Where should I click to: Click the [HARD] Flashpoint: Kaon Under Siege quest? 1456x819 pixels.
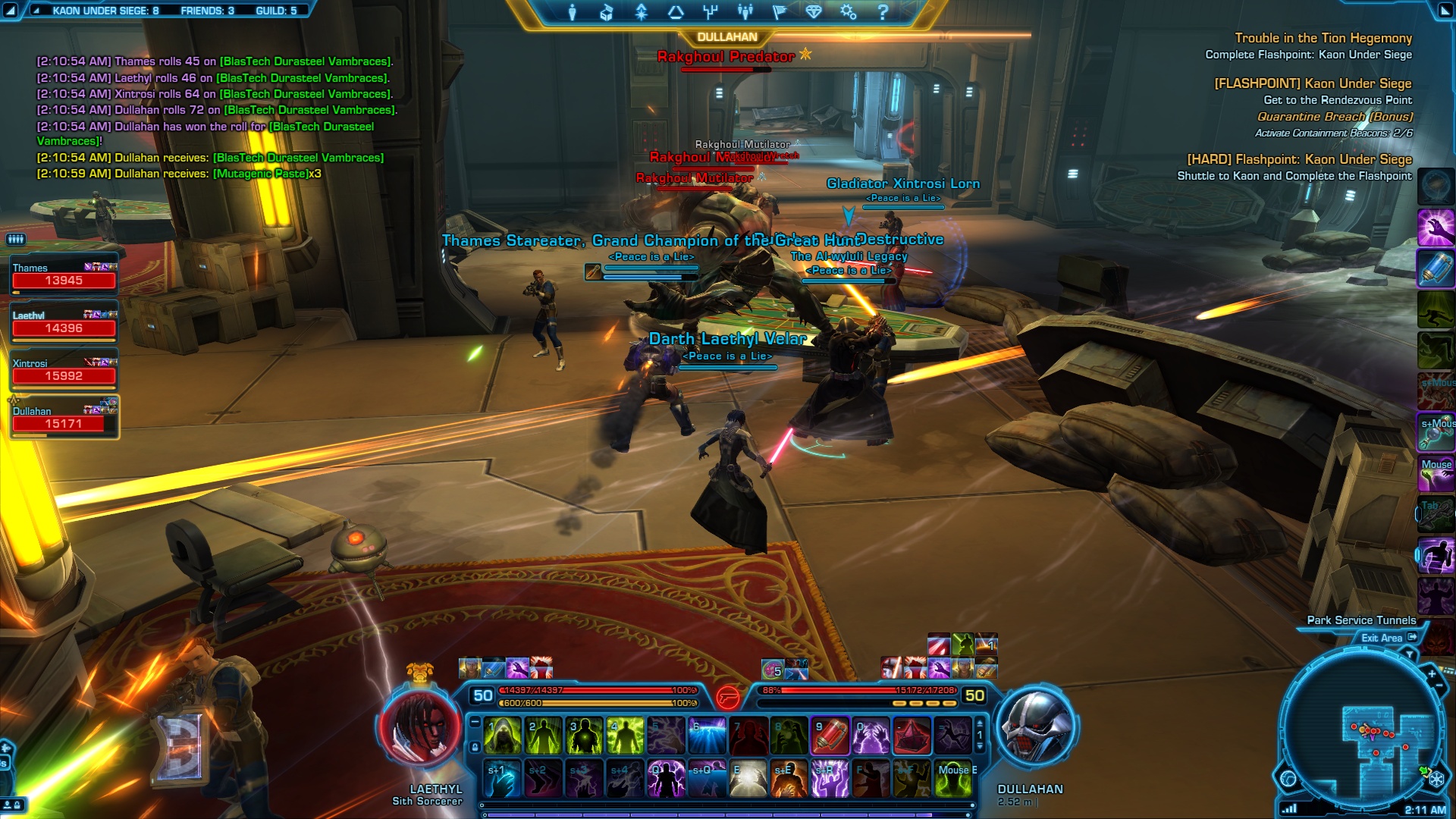pyautogui.click(x=1299, y=159)
